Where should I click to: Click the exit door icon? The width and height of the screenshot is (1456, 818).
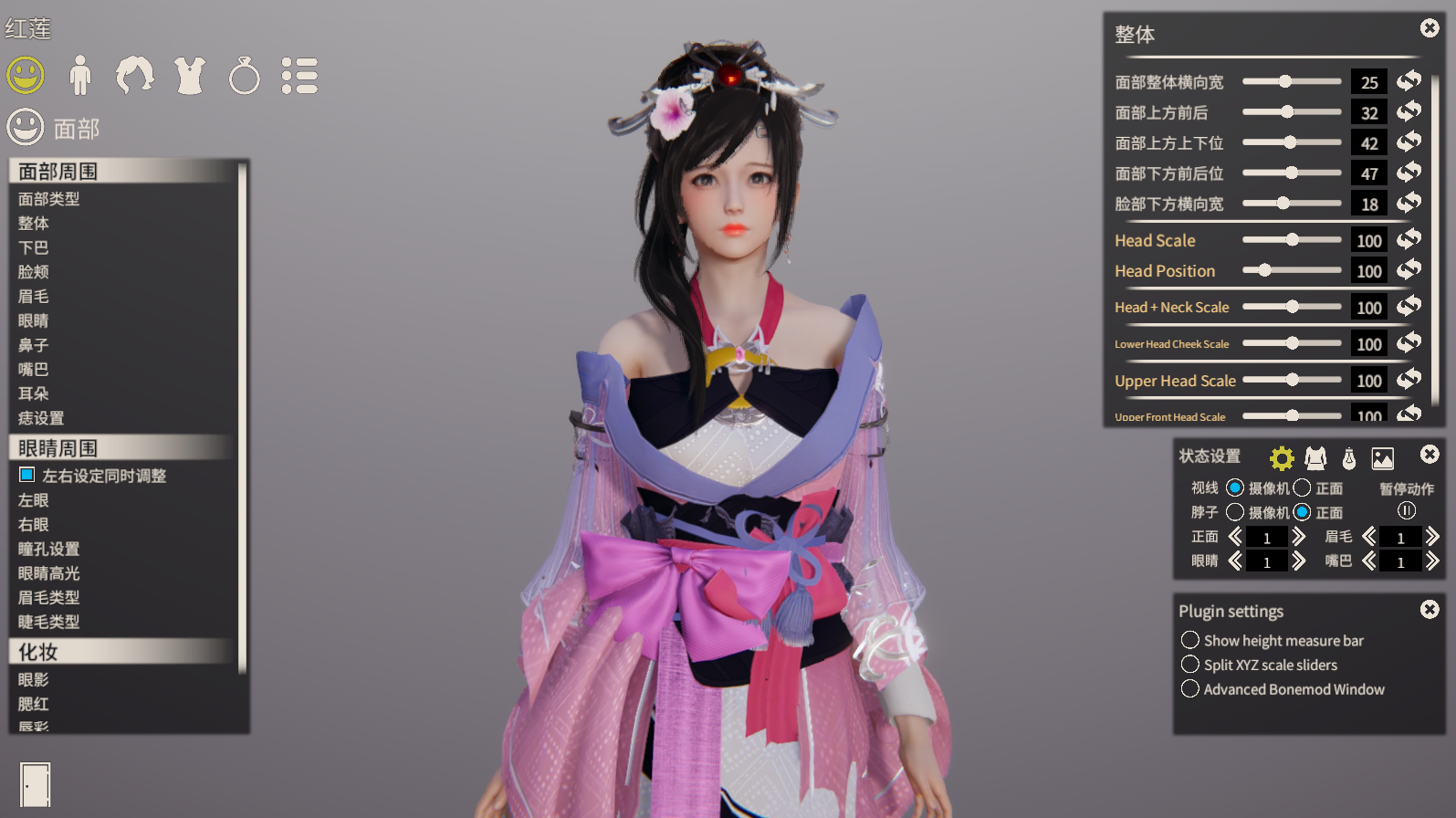click(x=36, y=784)
